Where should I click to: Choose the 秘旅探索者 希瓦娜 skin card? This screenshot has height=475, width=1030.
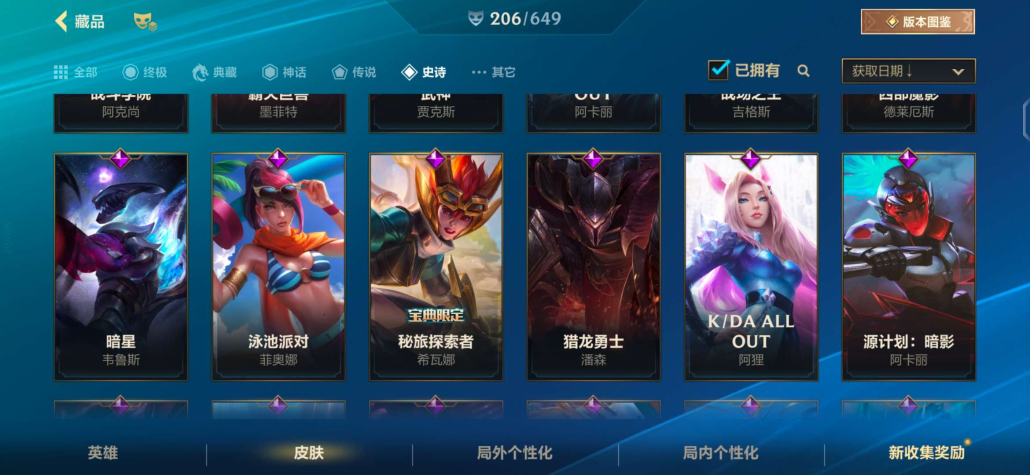tap(436, 266)
